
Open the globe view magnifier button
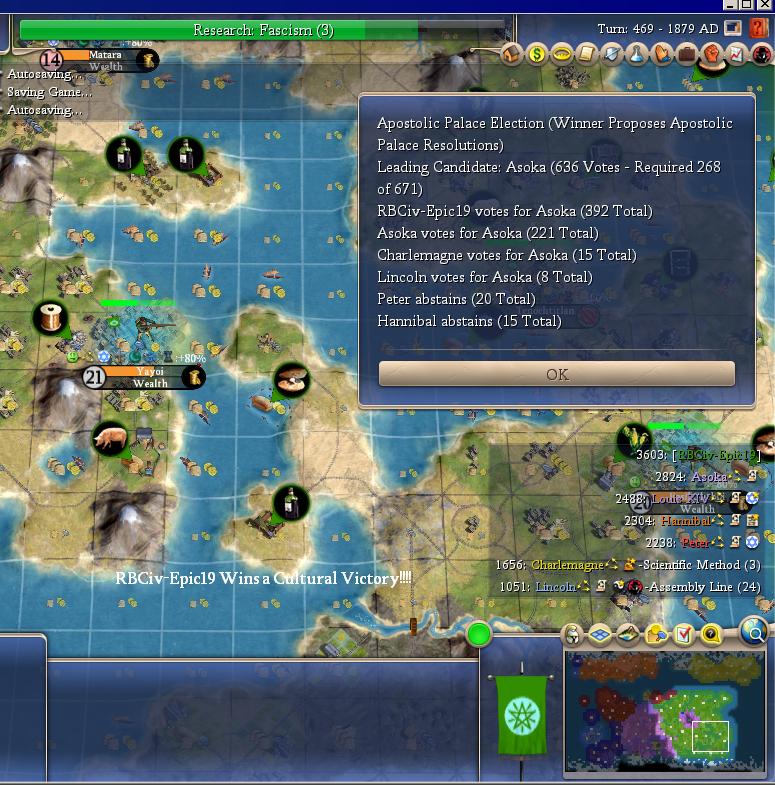pos(755,631)
